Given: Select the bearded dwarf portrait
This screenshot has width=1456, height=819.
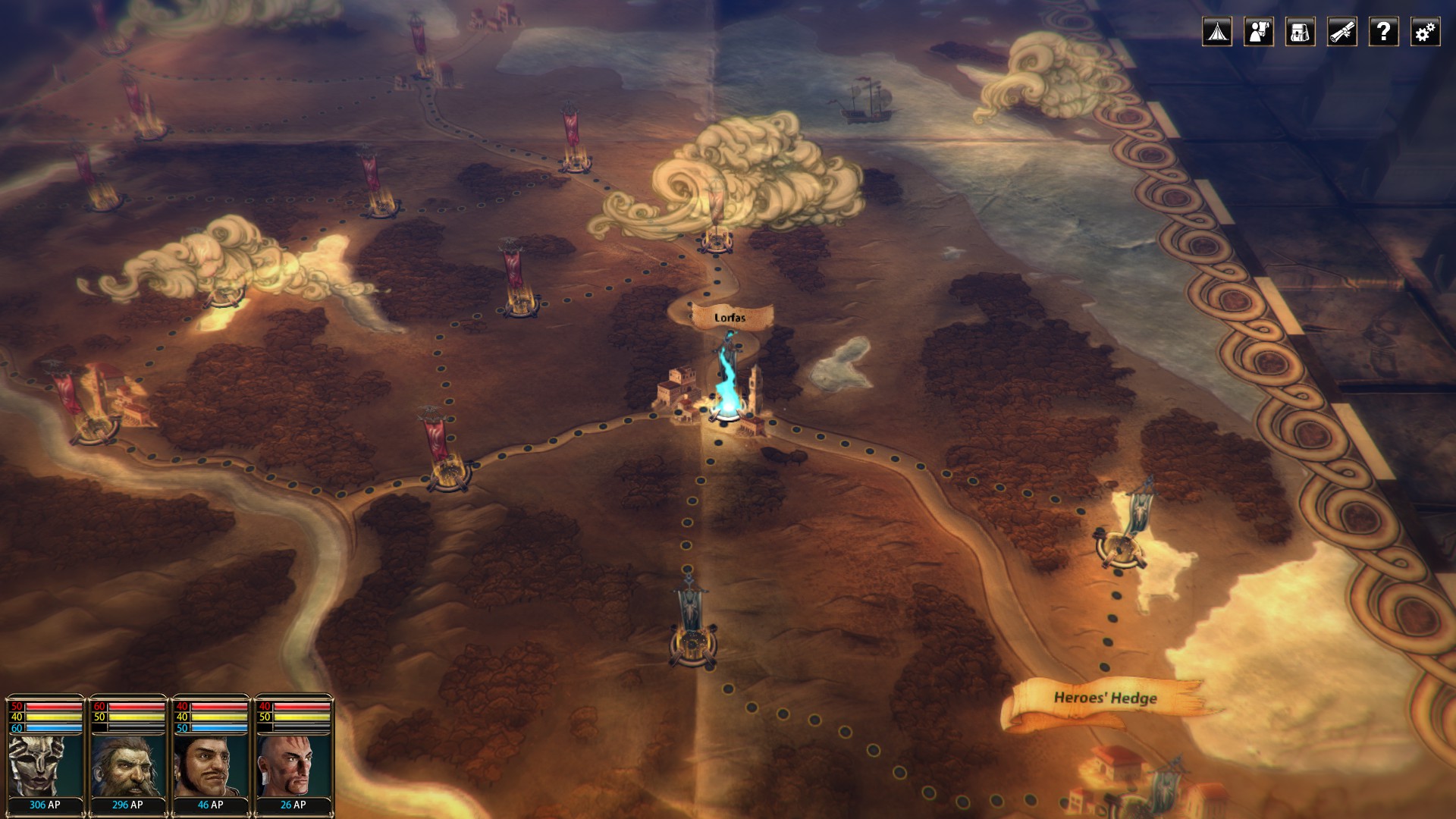Looking at the screenshot, I should (127, 764).
